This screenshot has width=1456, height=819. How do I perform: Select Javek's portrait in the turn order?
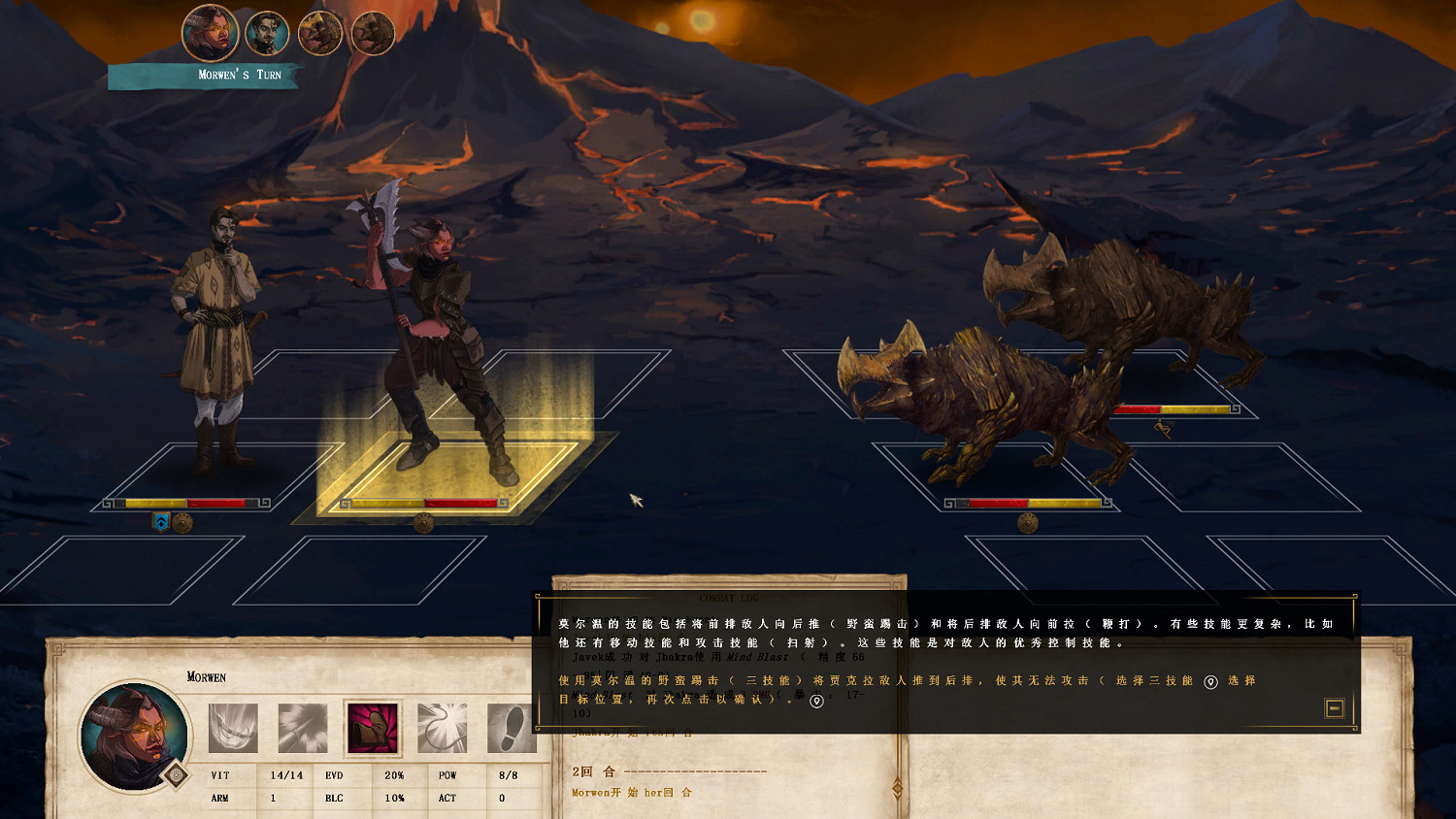267,34
